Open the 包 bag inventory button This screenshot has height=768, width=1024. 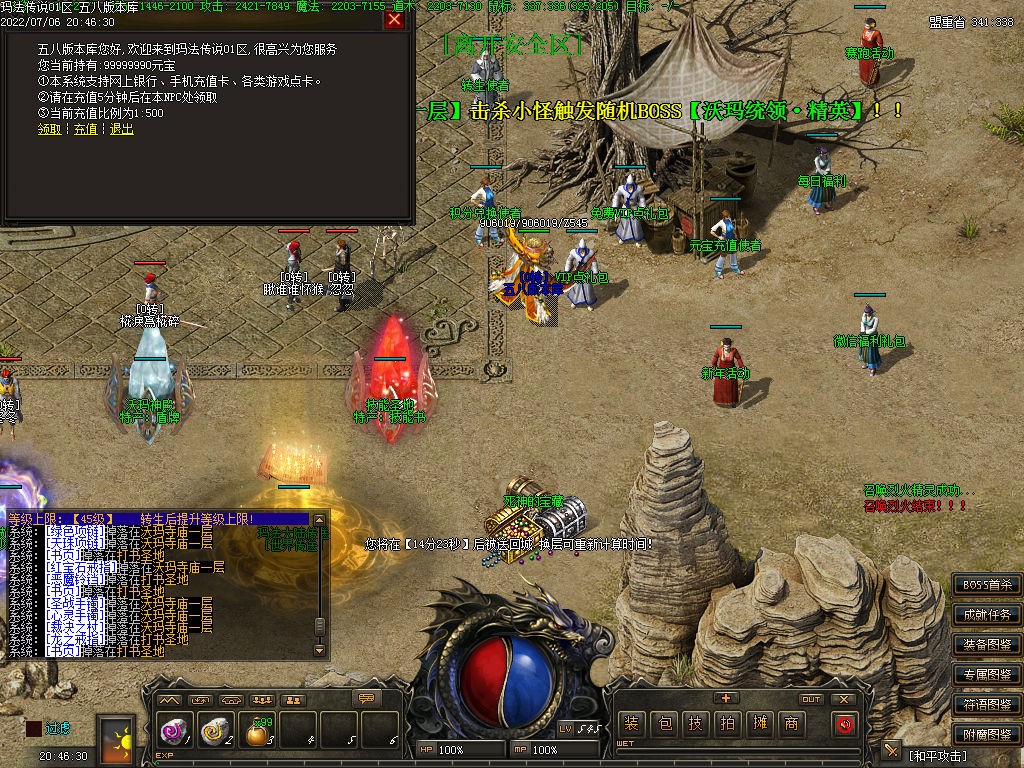tap(663, 724)
